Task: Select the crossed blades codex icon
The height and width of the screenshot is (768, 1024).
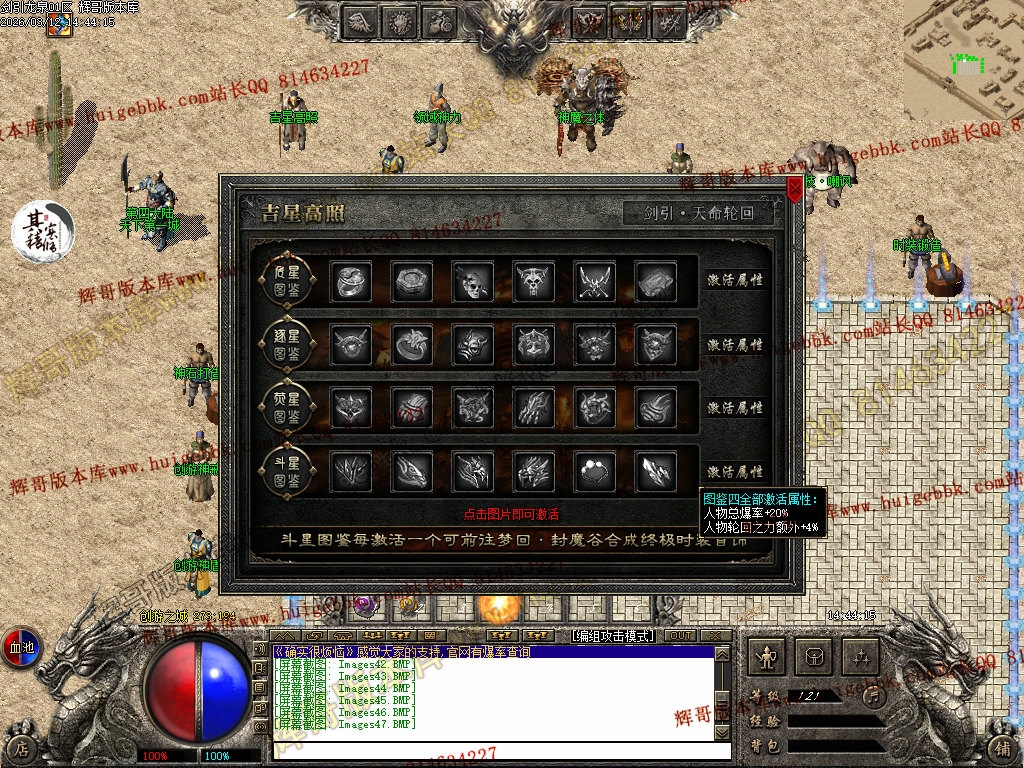Action: 594,282
